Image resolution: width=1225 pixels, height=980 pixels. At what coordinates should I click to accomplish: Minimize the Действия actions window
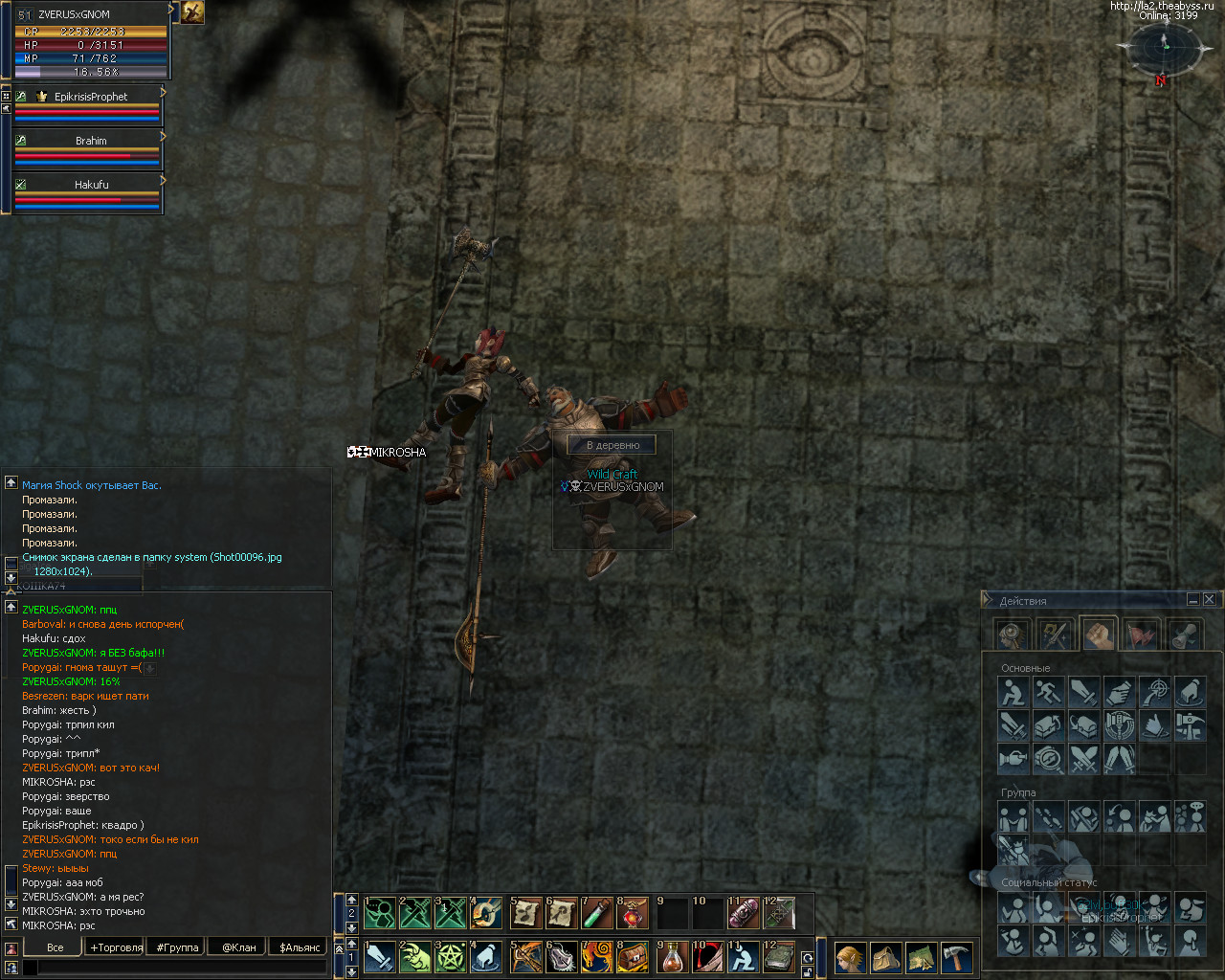coord(1192,599)
